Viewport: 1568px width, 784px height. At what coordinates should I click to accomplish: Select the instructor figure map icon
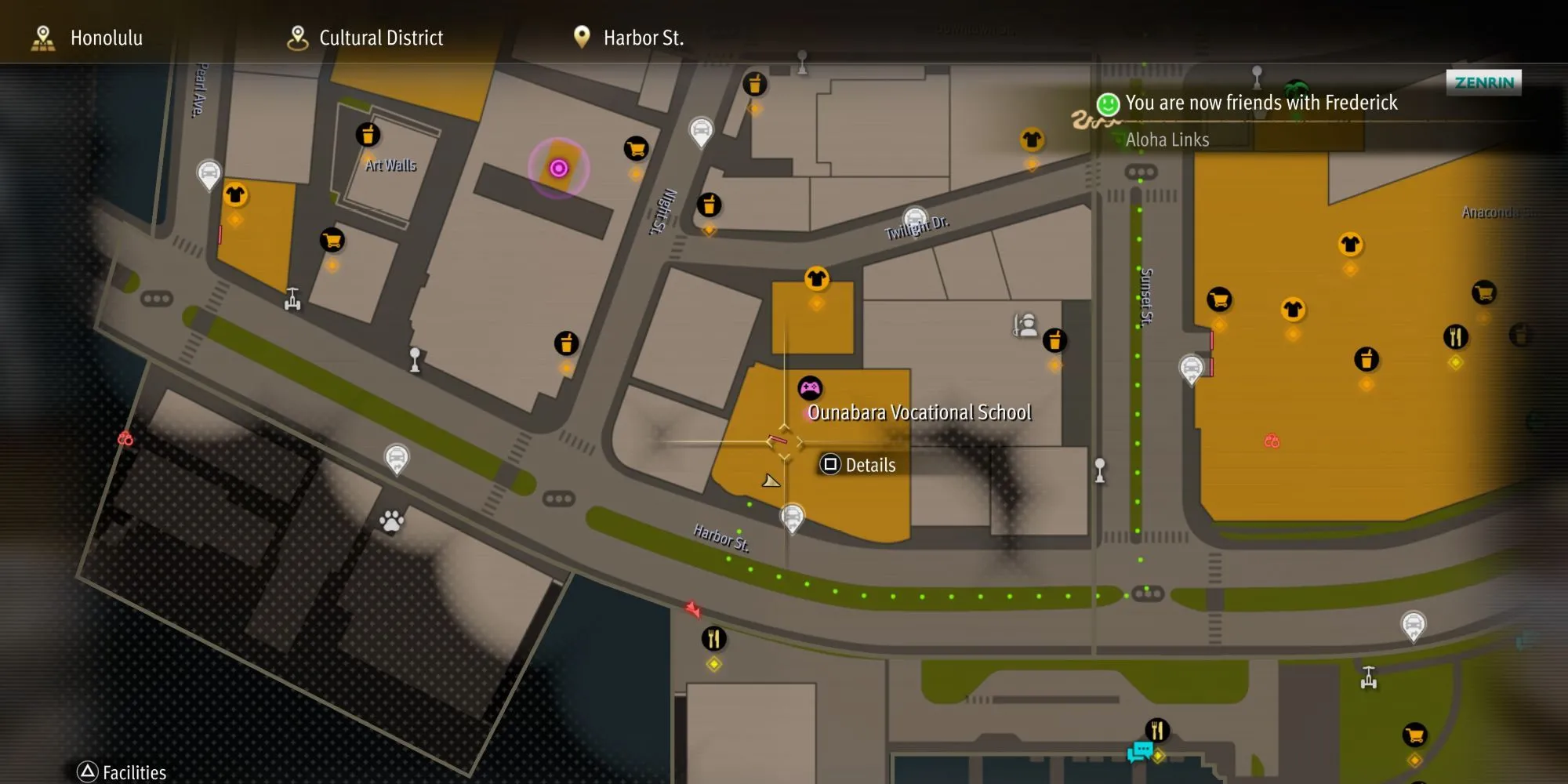[1024, 324]
